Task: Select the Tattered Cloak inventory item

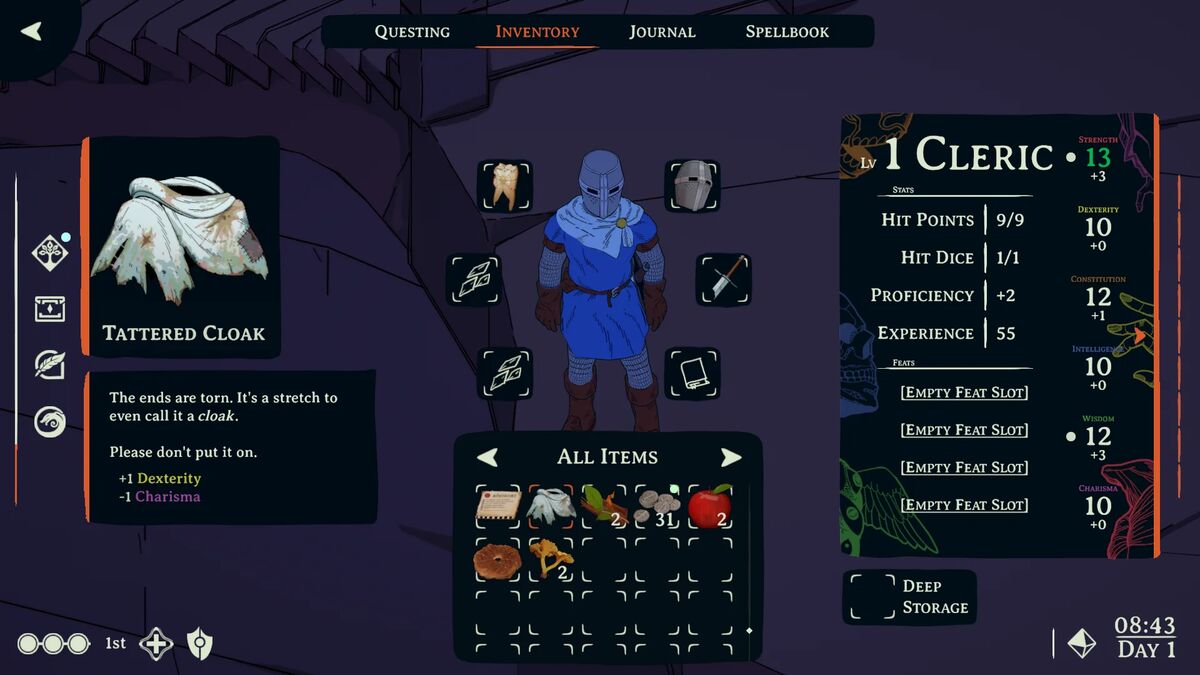Action: pyautogui.click(x=552, y=506)
